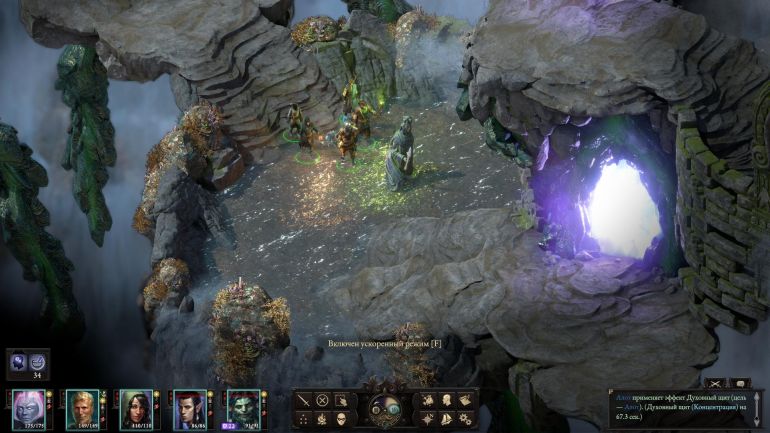This screenshot has width=770, height=433.
Task: Select the elf with dark hair portrait
Action: point(190,408)
